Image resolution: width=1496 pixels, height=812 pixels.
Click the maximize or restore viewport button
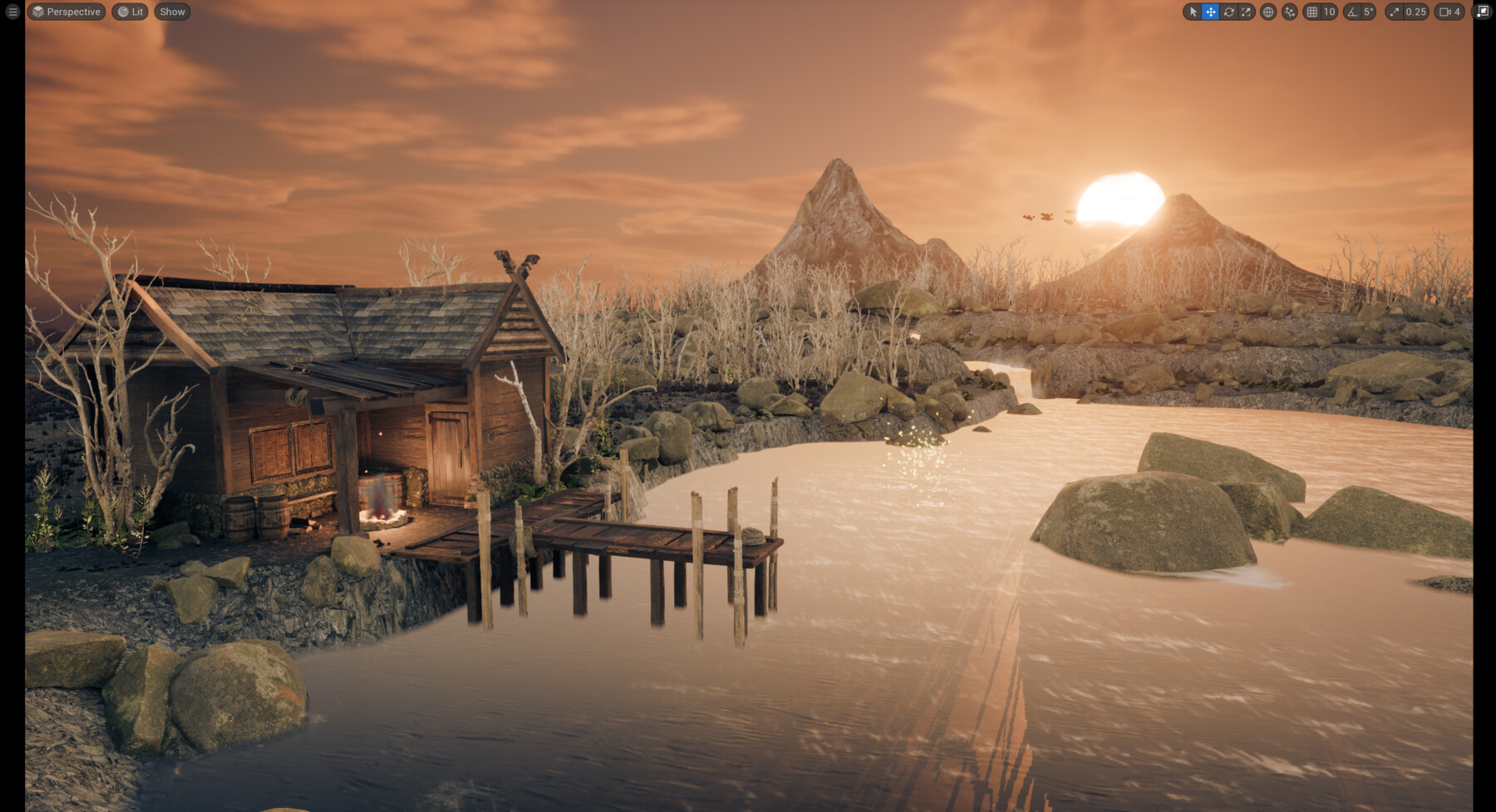pos(1483,12)
